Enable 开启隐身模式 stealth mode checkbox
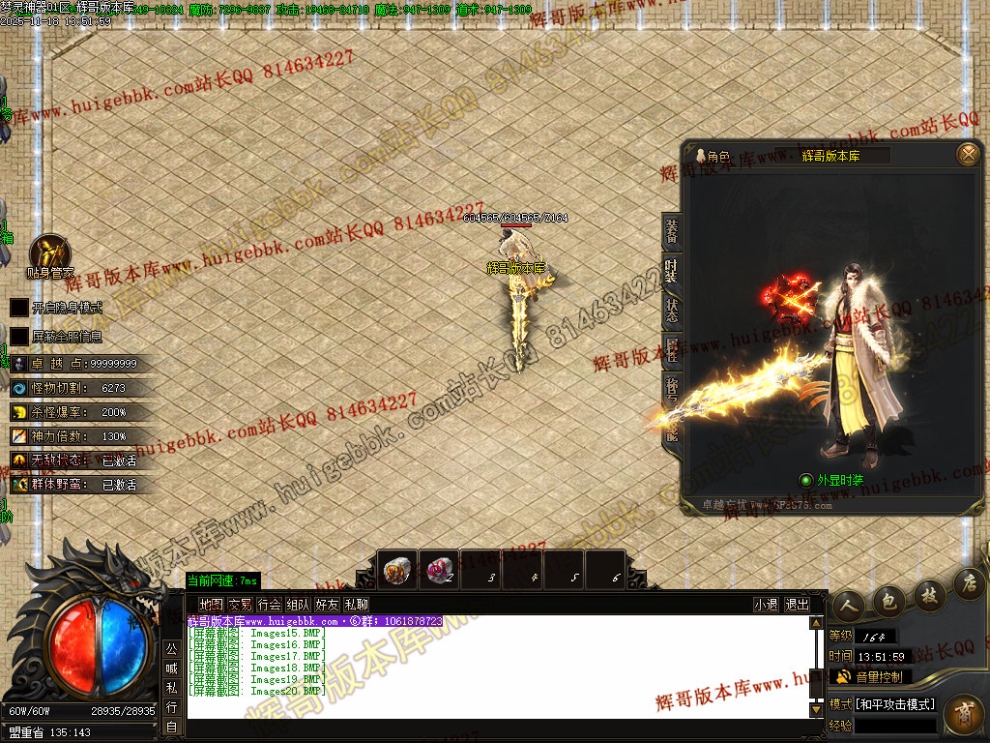Image resolution: width=990 pixels, height=743 pixels. [20, 307]
